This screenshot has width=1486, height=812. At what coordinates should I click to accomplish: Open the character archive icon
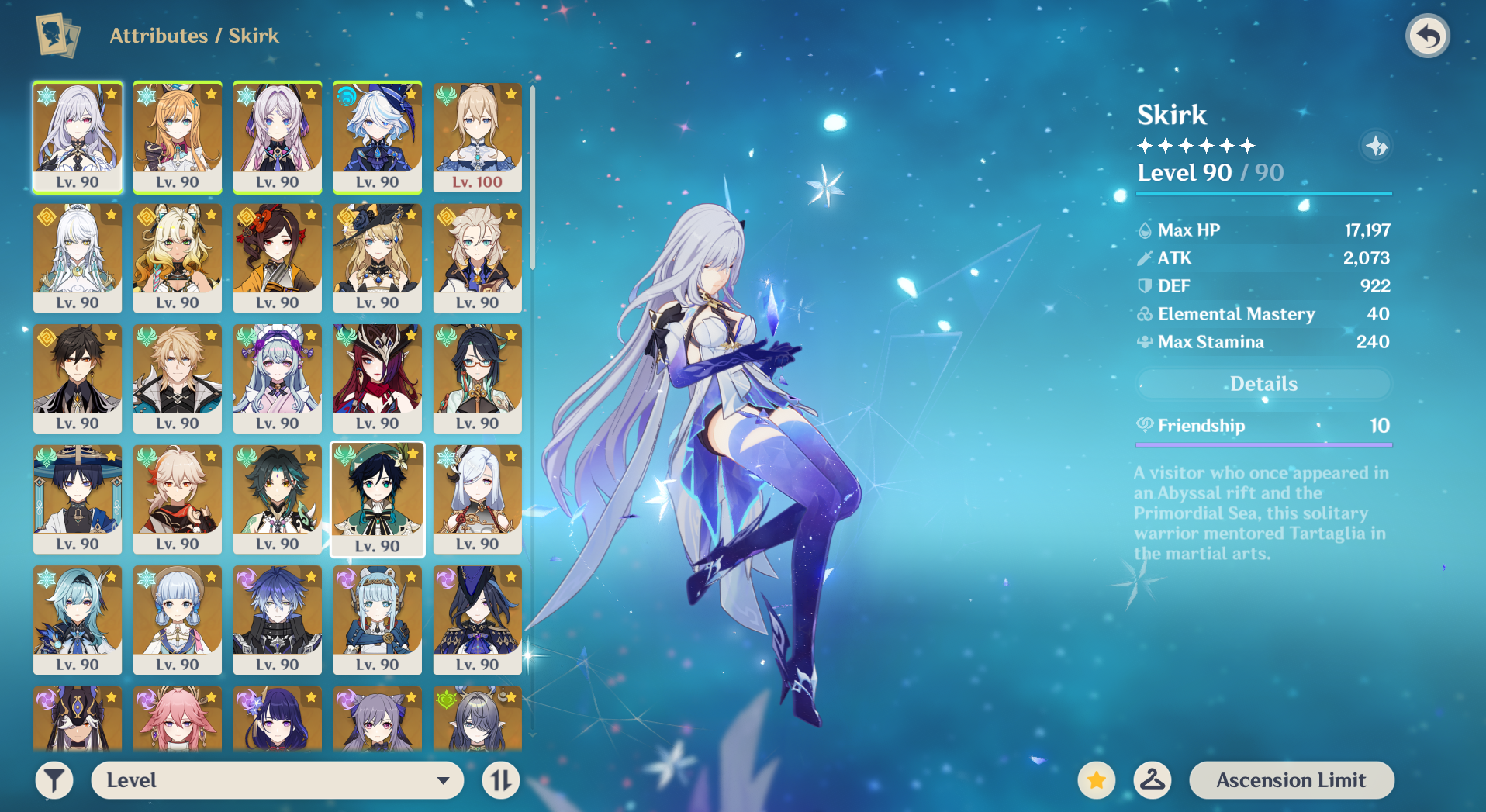(x=57, y=36)
